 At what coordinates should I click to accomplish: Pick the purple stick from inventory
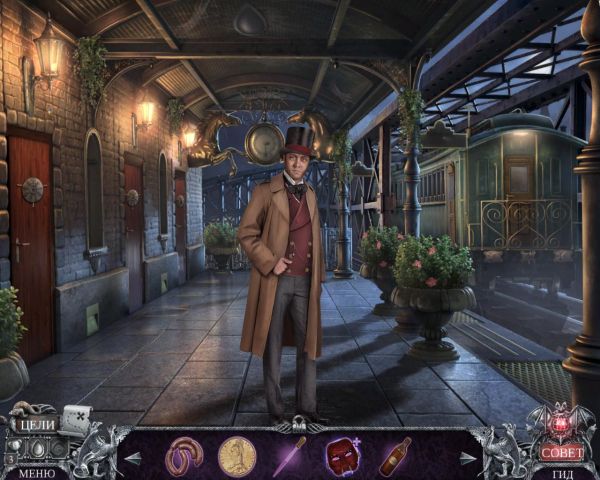click(290, 456)
